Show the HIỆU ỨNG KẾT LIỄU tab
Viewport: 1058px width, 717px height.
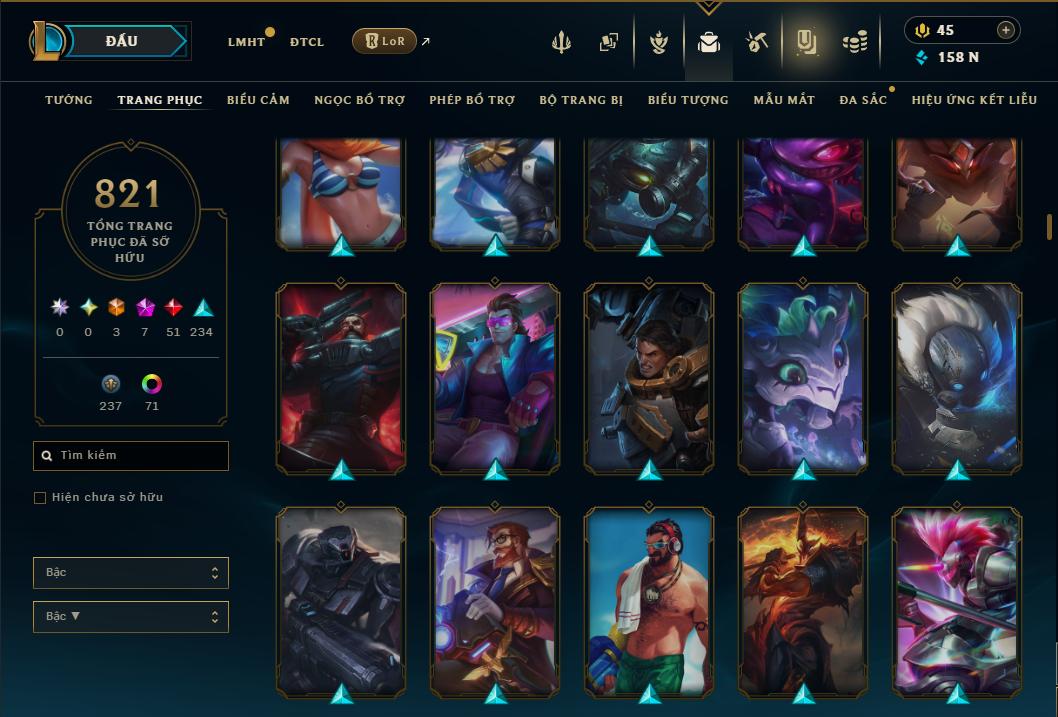coord(976,100)
